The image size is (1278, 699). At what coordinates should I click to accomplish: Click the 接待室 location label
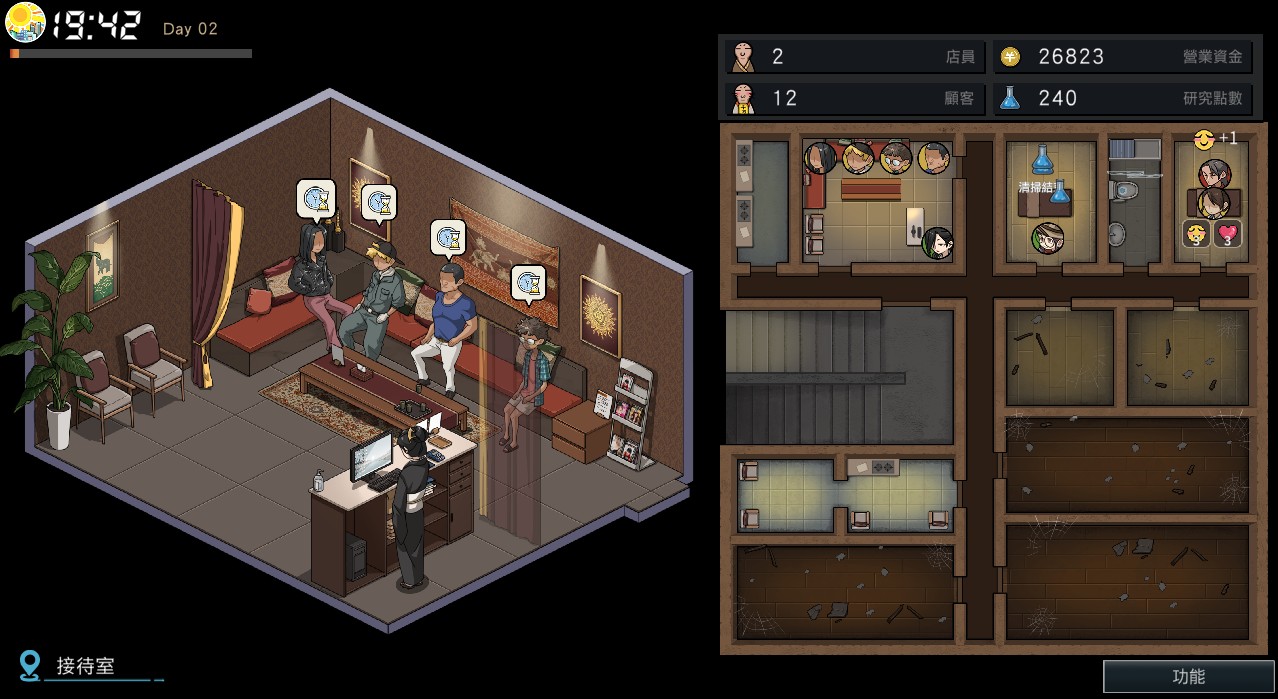coord(85,666)
